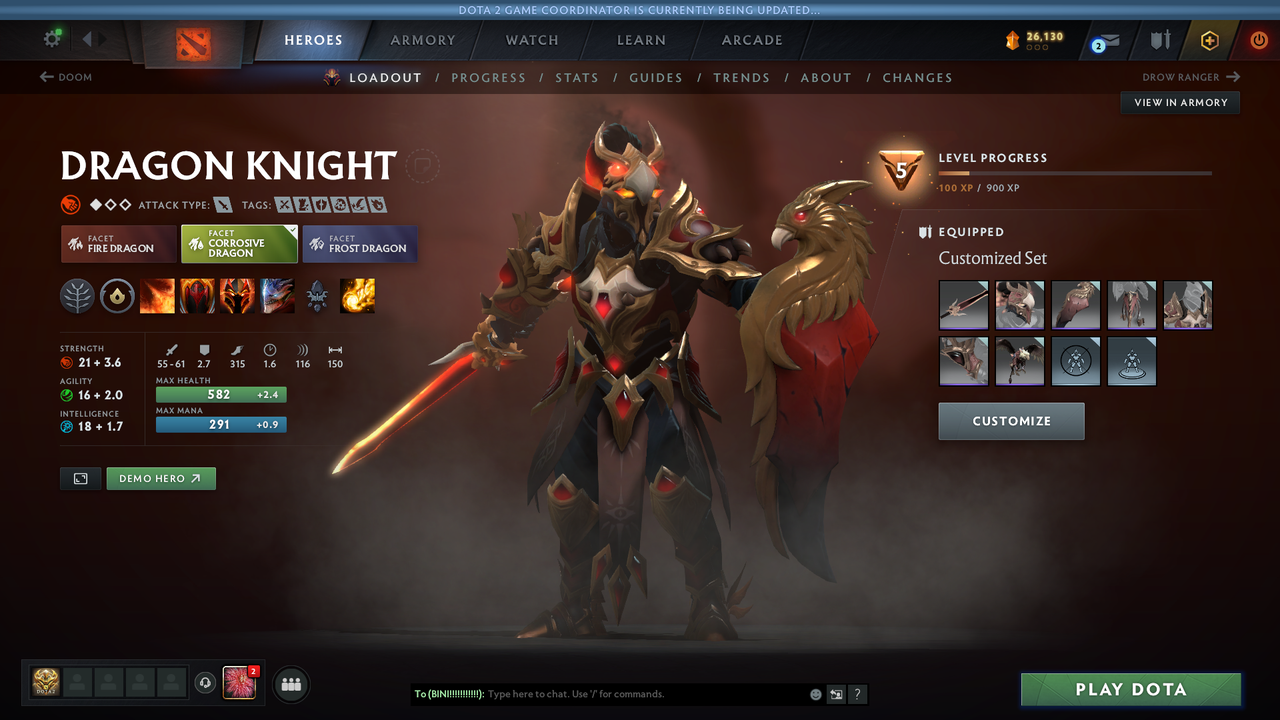Screen dimensions: 1280x720
Task: Advance to Drow Ranger with the right arrow
Action: (x=1232, y=76)
